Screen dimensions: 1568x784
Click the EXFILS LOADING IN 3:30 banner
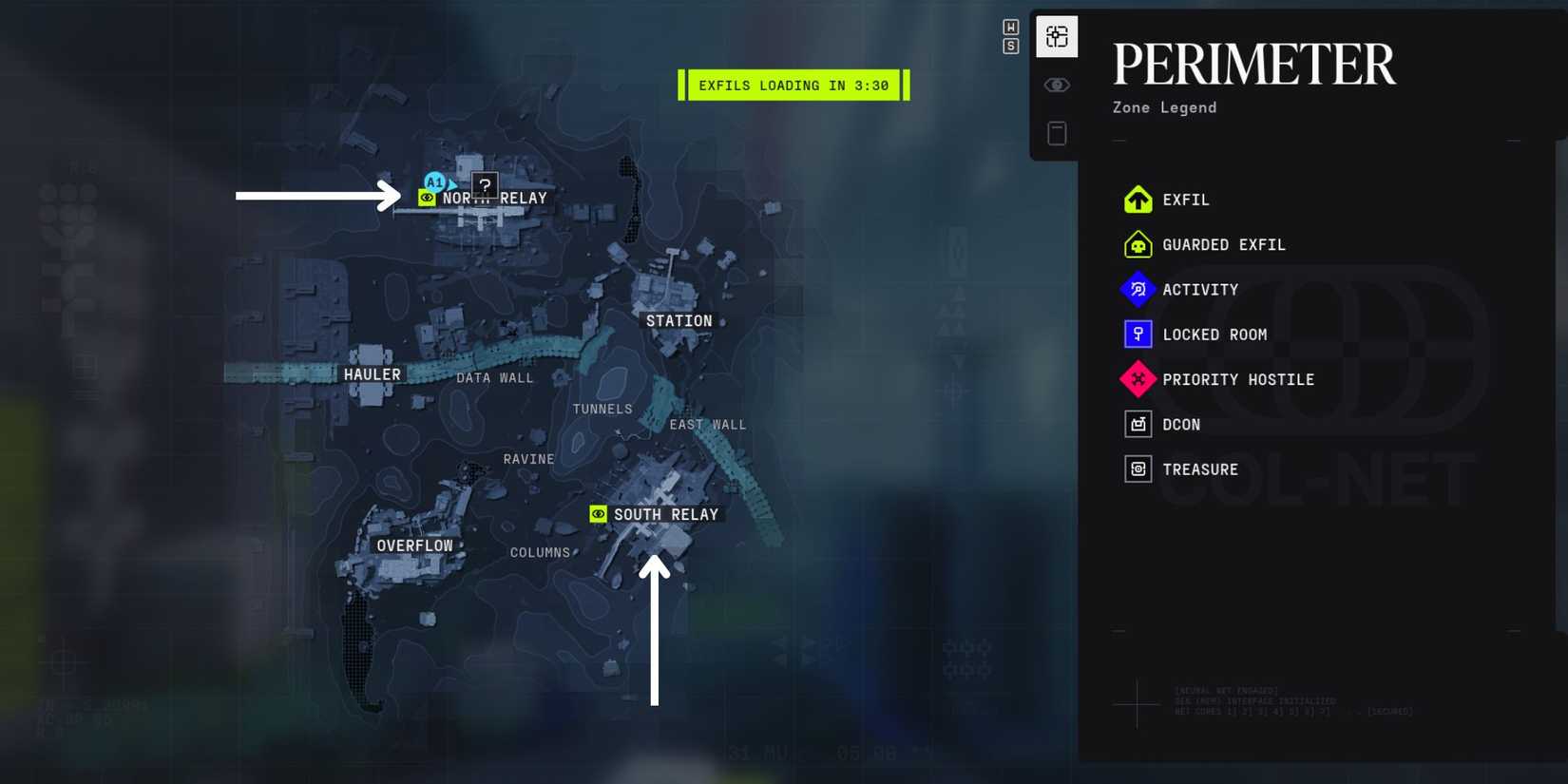click(794, 85)
